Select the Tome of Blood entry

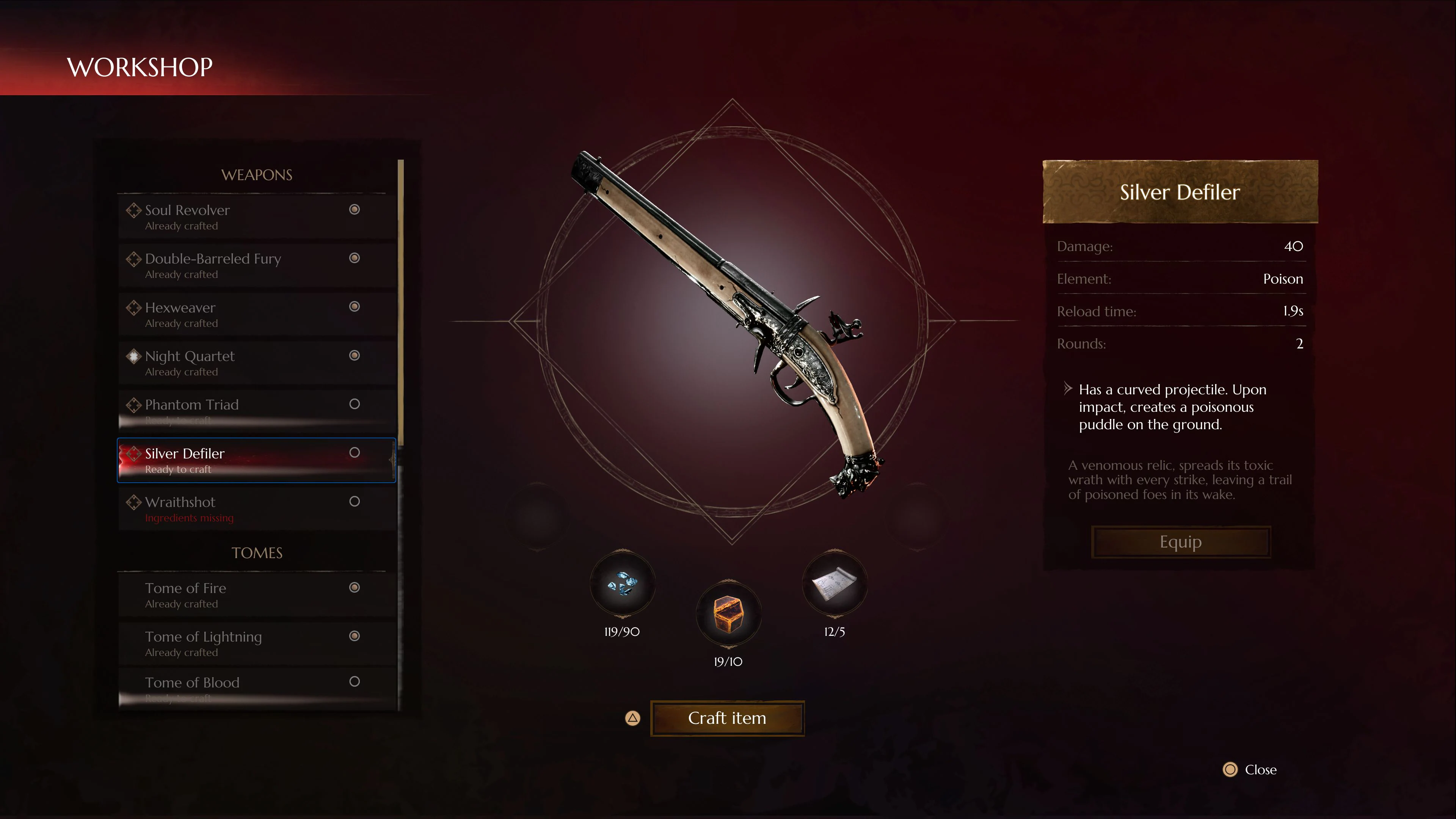click(193, 682)
